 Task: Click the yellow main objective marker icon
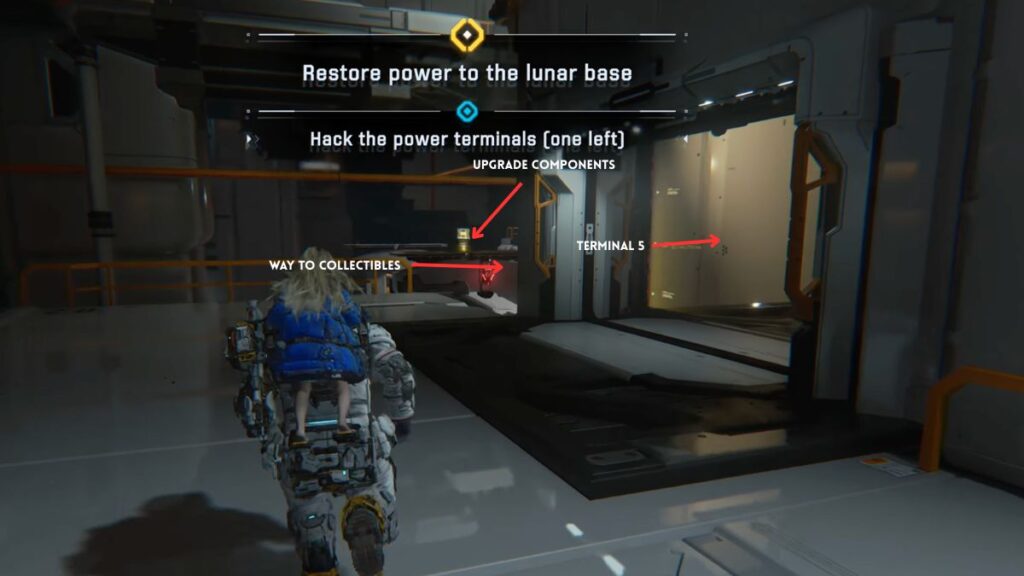coord(467,35)
